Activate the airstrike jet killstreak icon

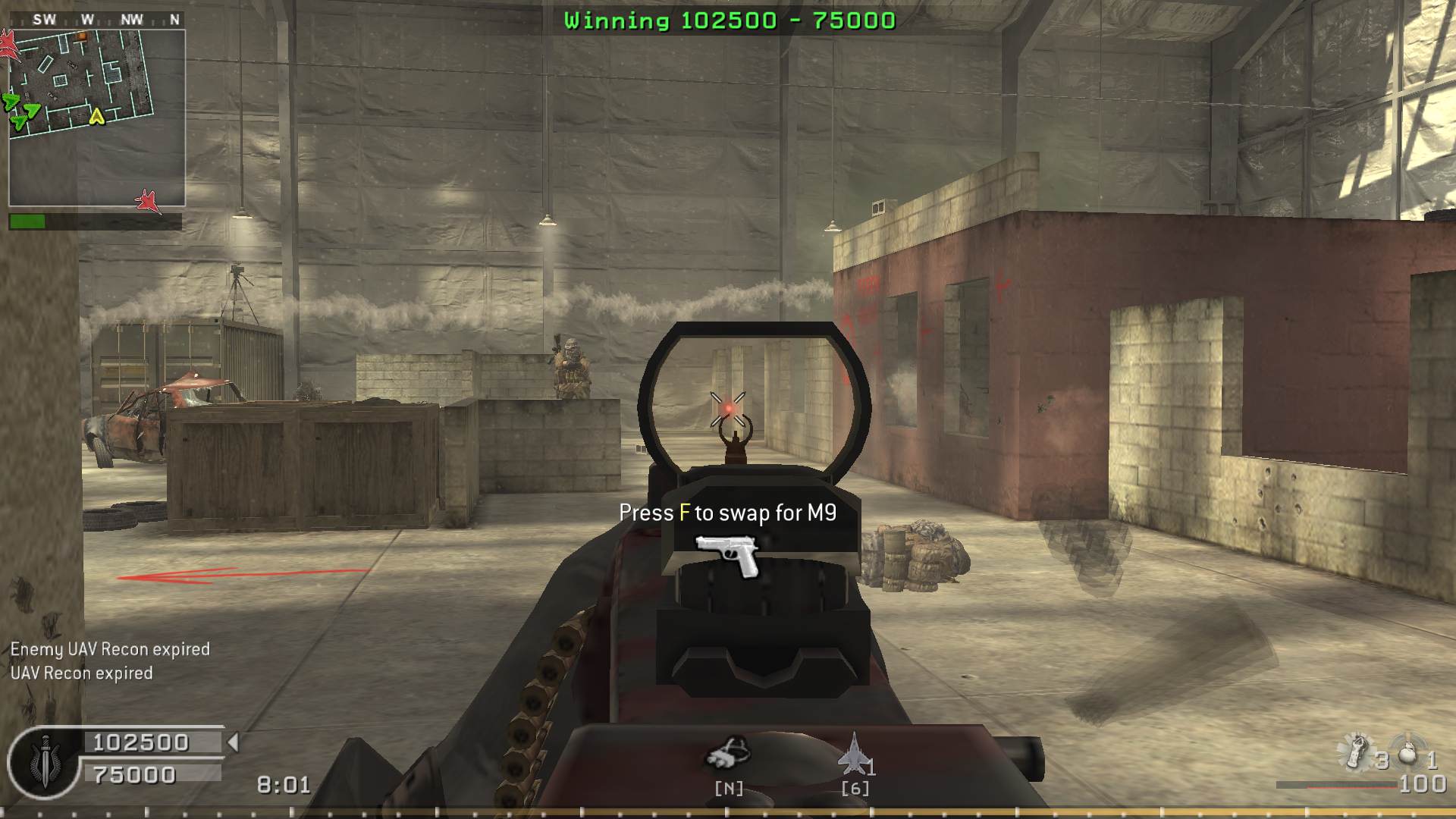tap(854, 753)
